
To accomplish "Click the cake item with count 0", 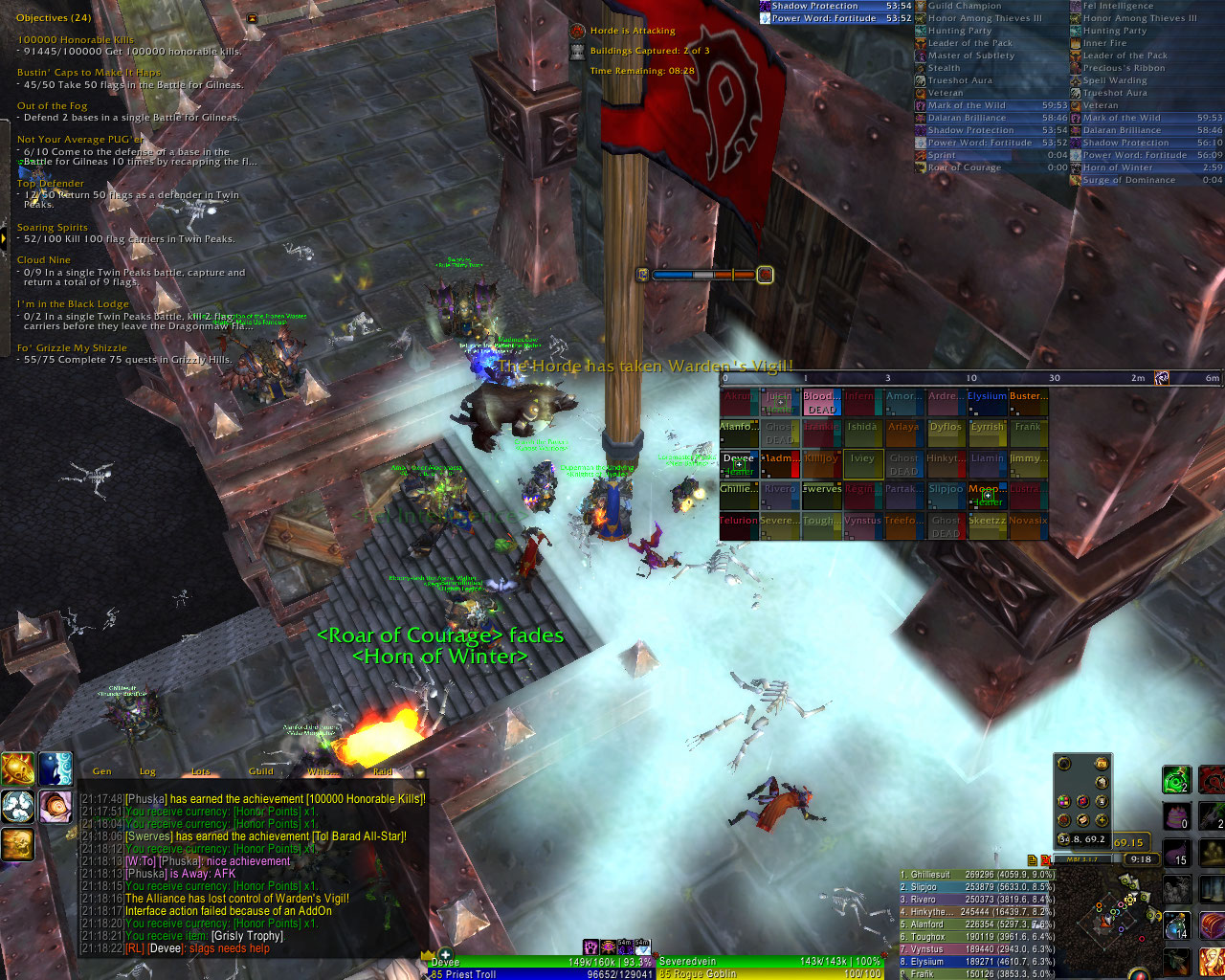I will (1176, 816).
